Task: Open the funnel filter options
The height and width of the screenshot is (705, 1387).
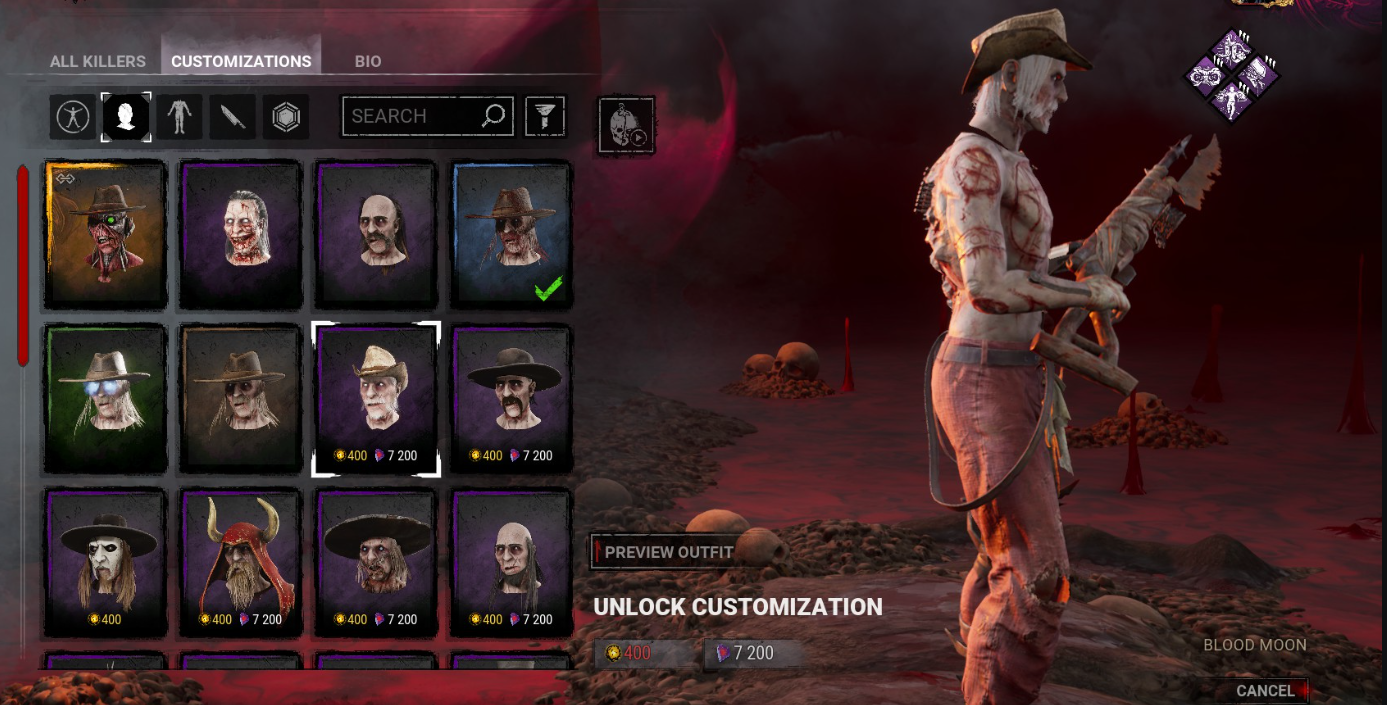Action: click(x=546, y=116)
